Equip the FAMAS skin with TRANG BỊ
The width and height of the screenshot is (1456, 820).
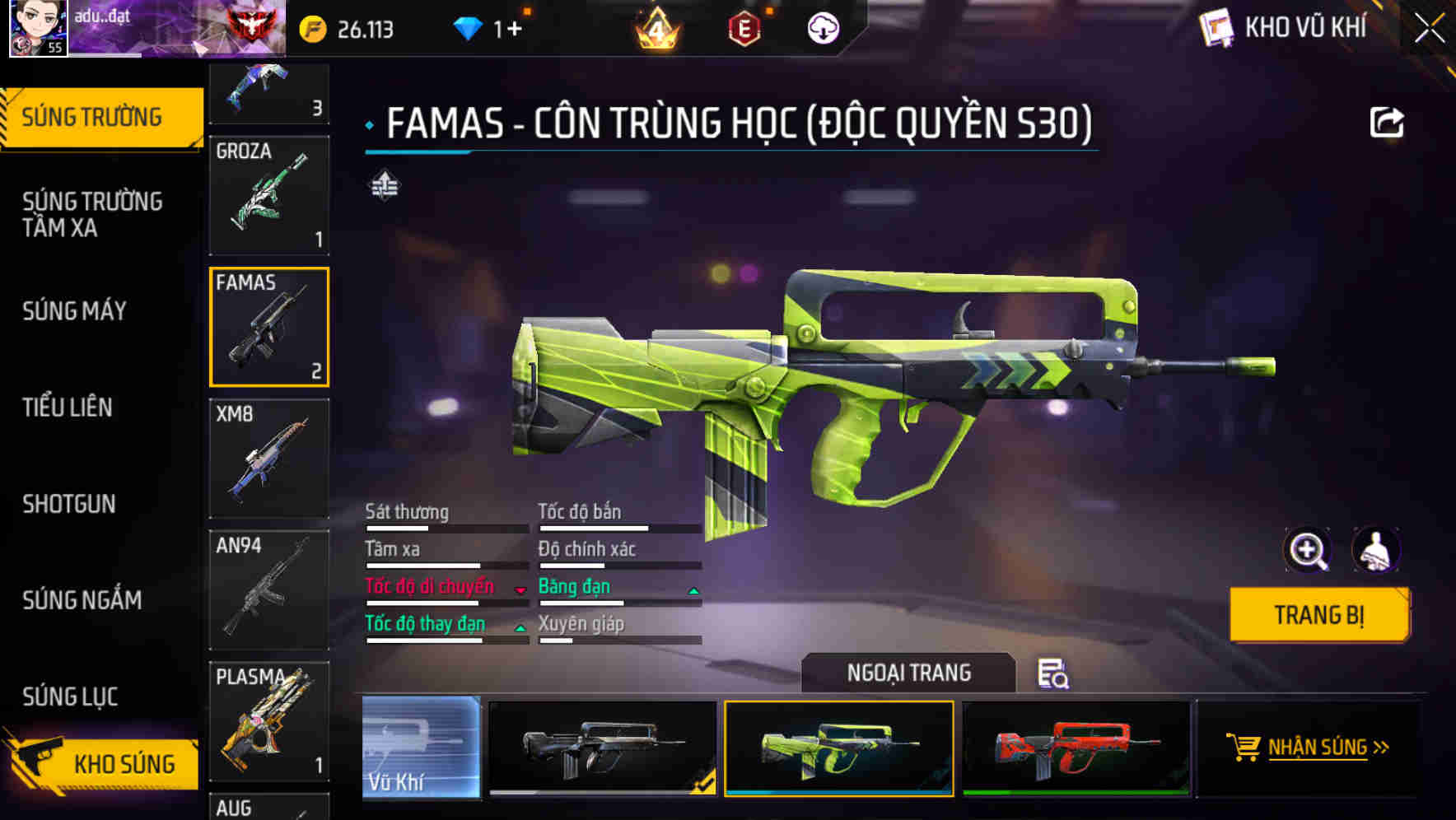click(x=1318, y=615)
